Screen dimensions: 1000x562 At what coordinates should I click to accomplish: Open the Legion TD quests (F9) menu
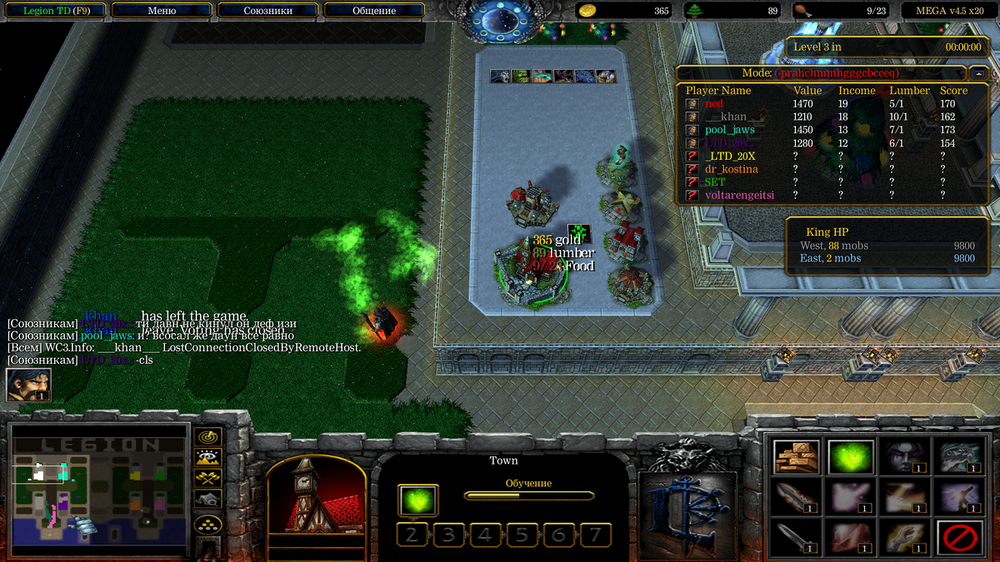[x=52, y=11]
